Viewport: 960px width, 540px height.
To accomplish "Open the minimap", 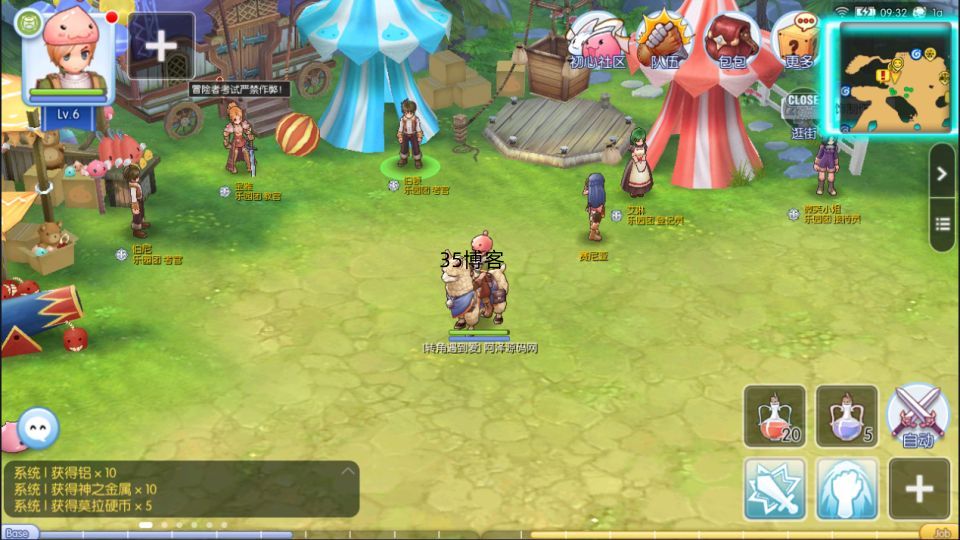I will click(x=895, y=78).
